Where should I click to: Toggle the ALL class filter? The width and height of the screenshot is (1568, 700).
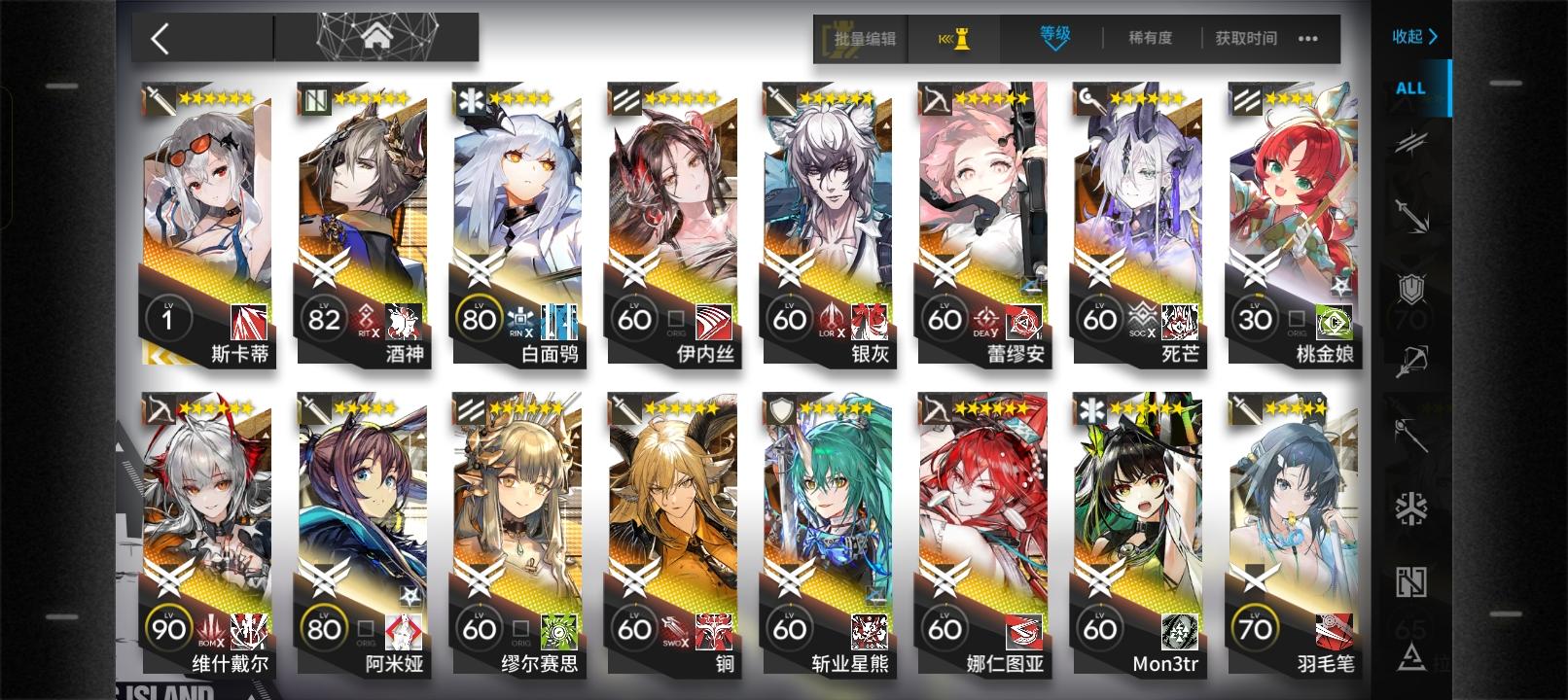1410,87
